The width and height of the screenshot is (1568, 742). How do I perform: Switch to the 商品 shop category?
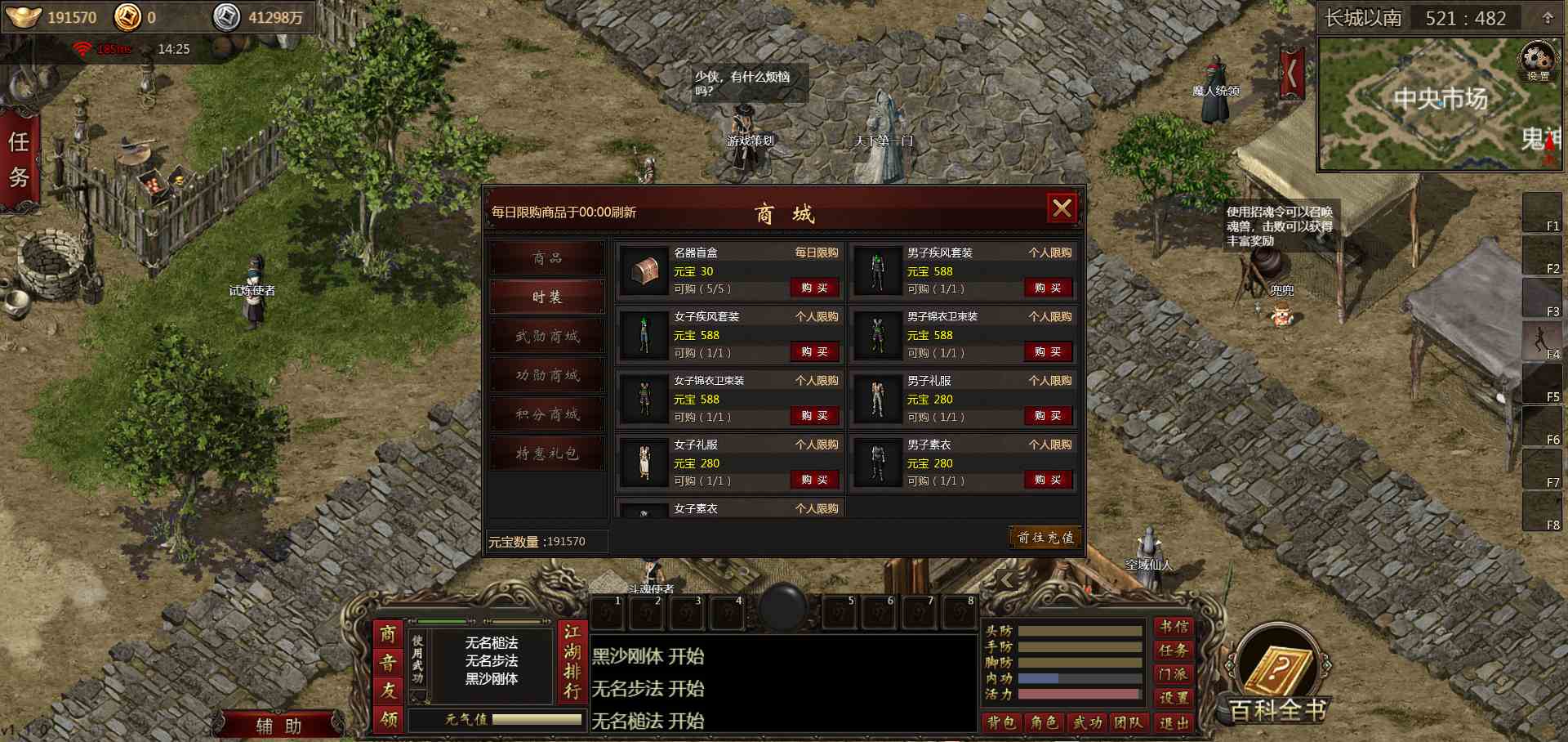pos(547,258)
